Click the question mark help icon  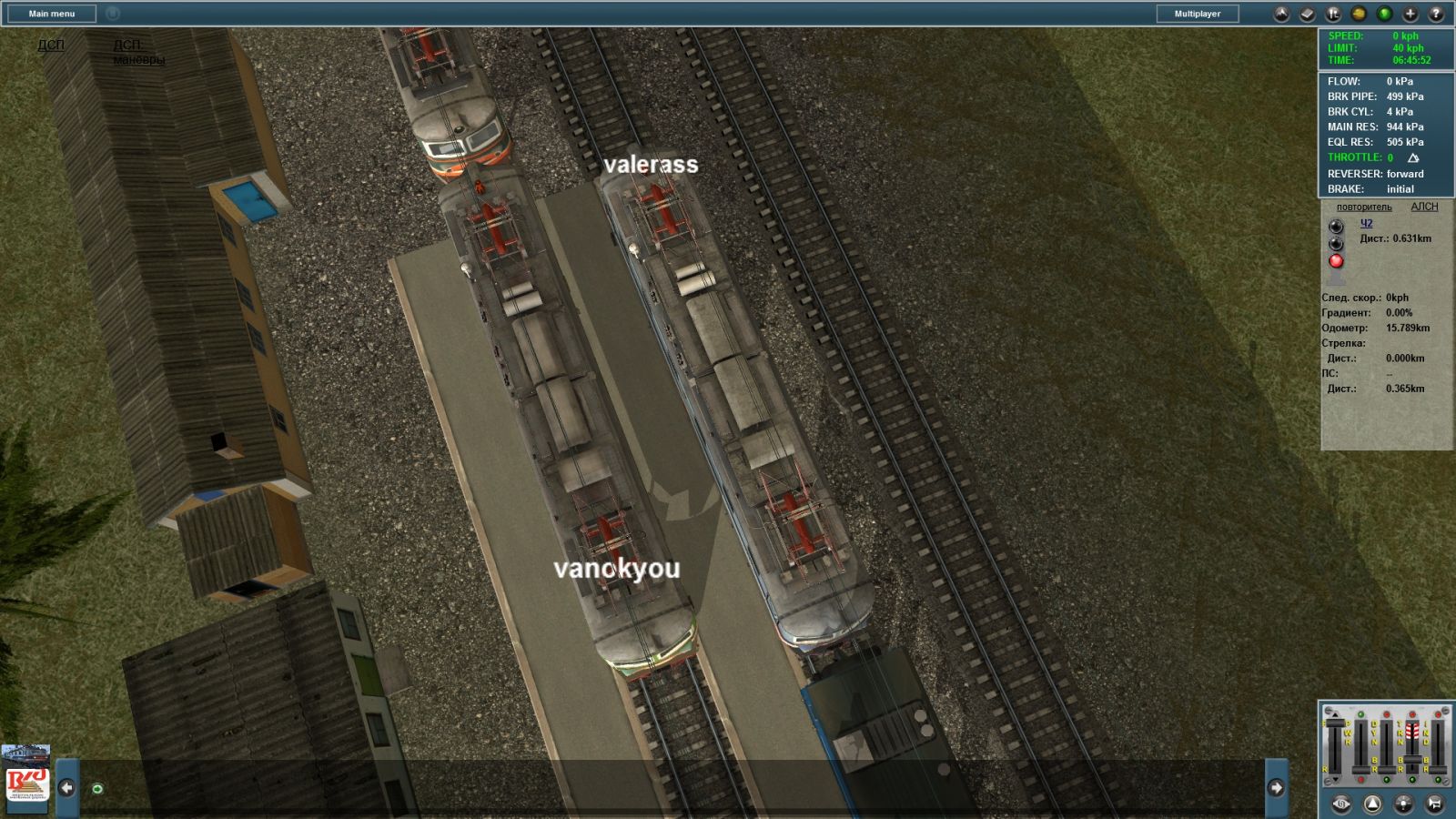coord(1436,14)
